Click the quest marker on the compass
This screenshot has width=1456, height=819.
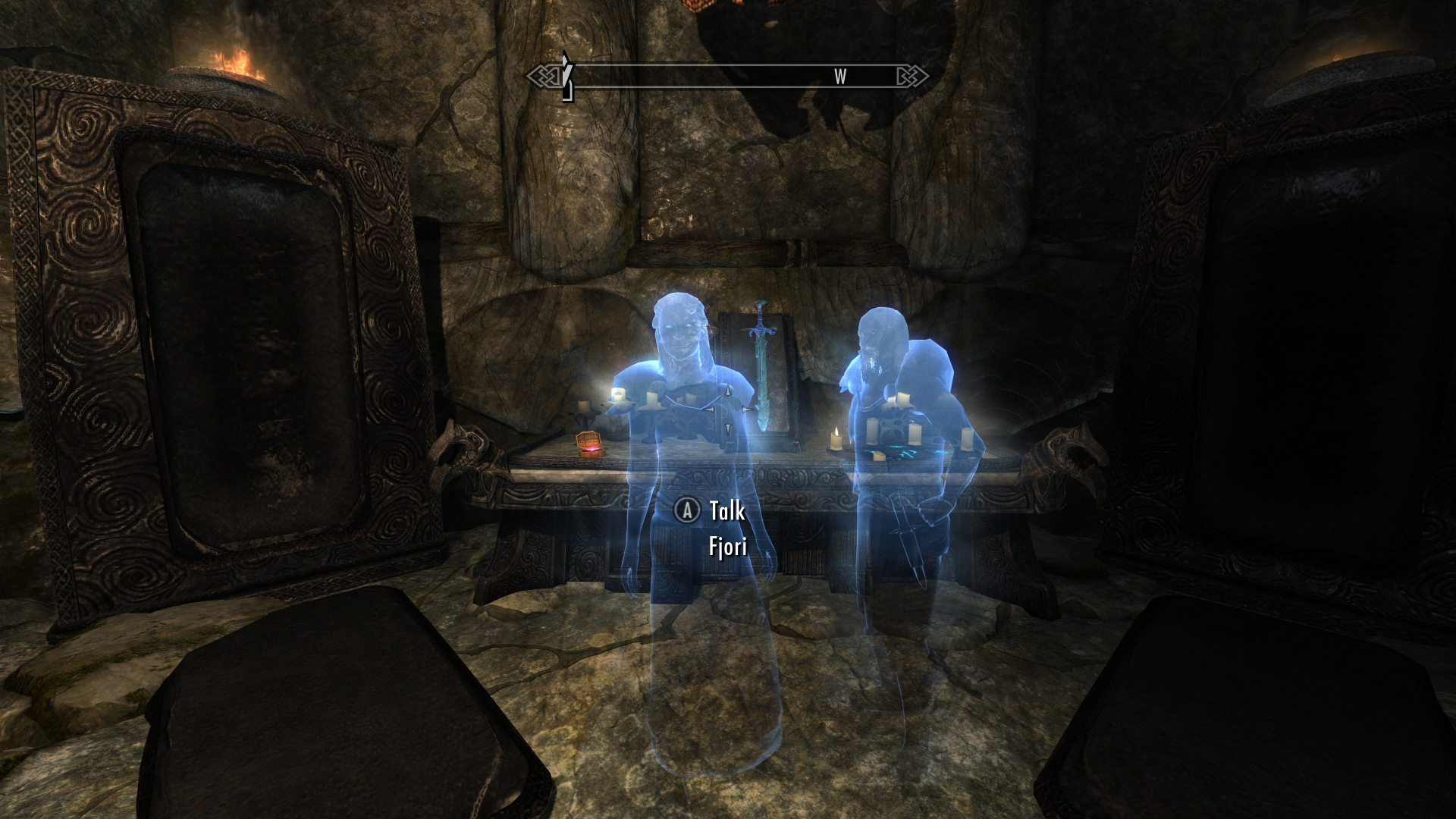click(566, 76)
